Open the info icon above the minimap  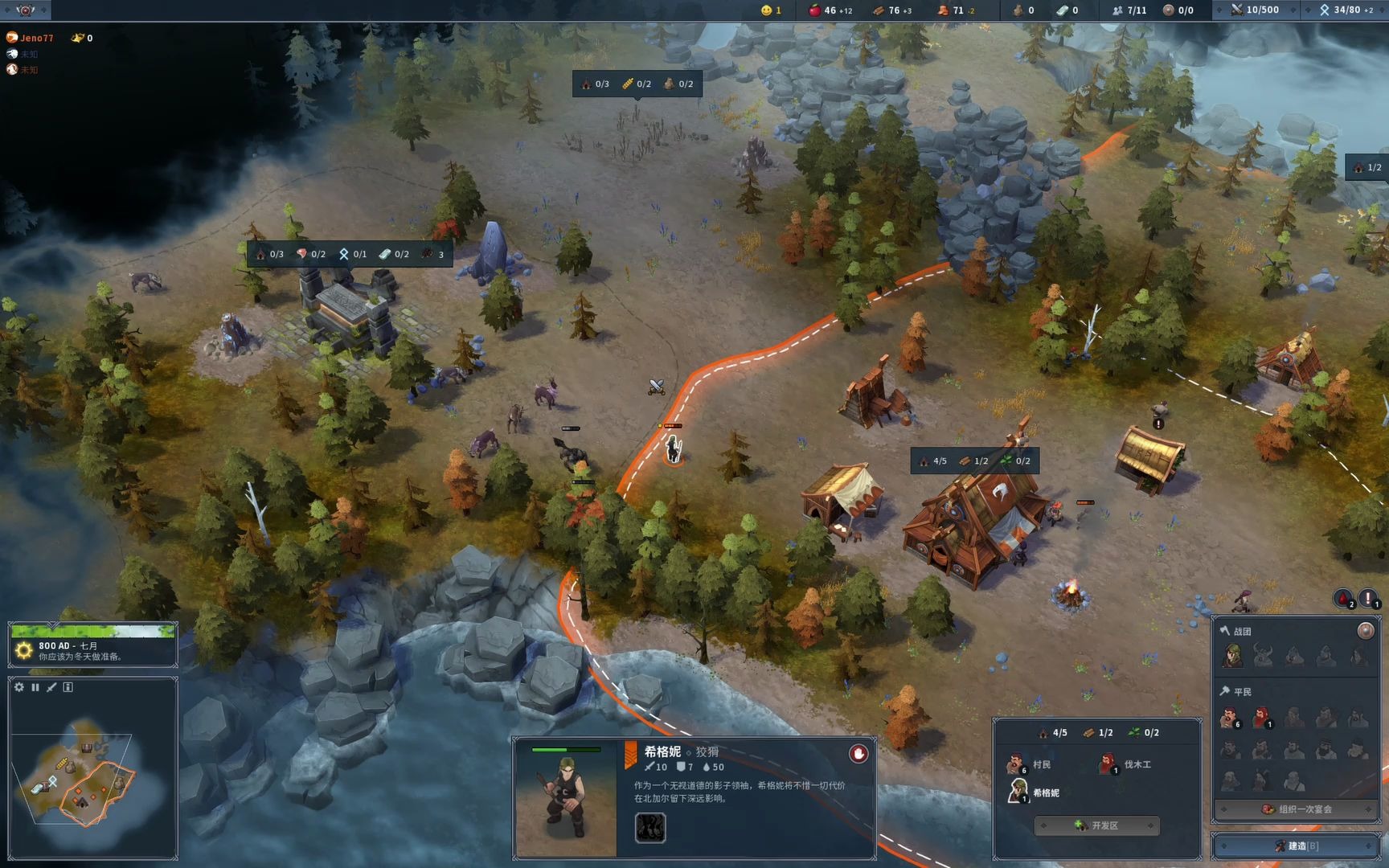point(68,687)
